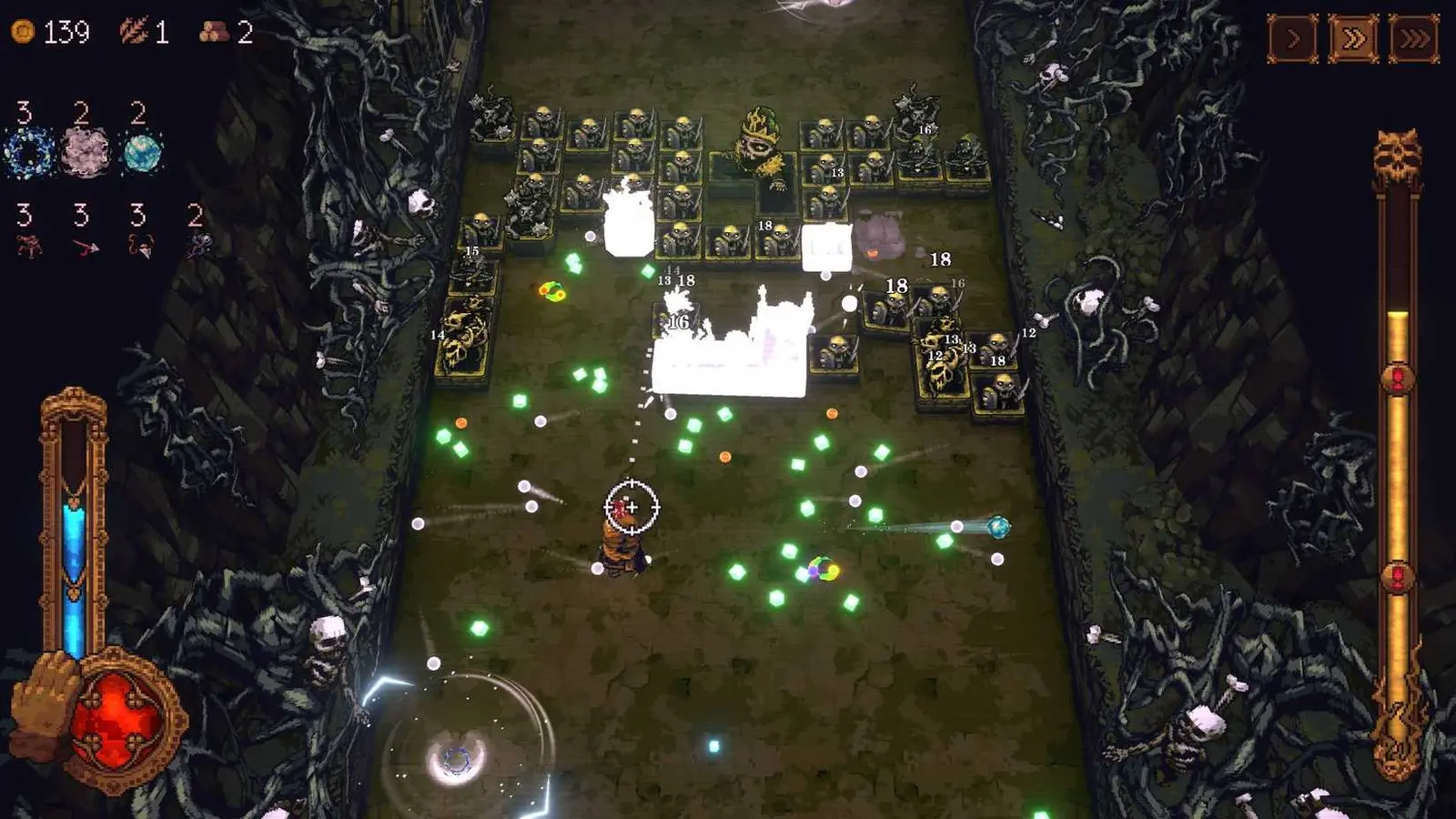Image resolution: width=1456 pixels, height=819 pixels.
Task: Click the satchel item icon
Action: click(141, 247)
